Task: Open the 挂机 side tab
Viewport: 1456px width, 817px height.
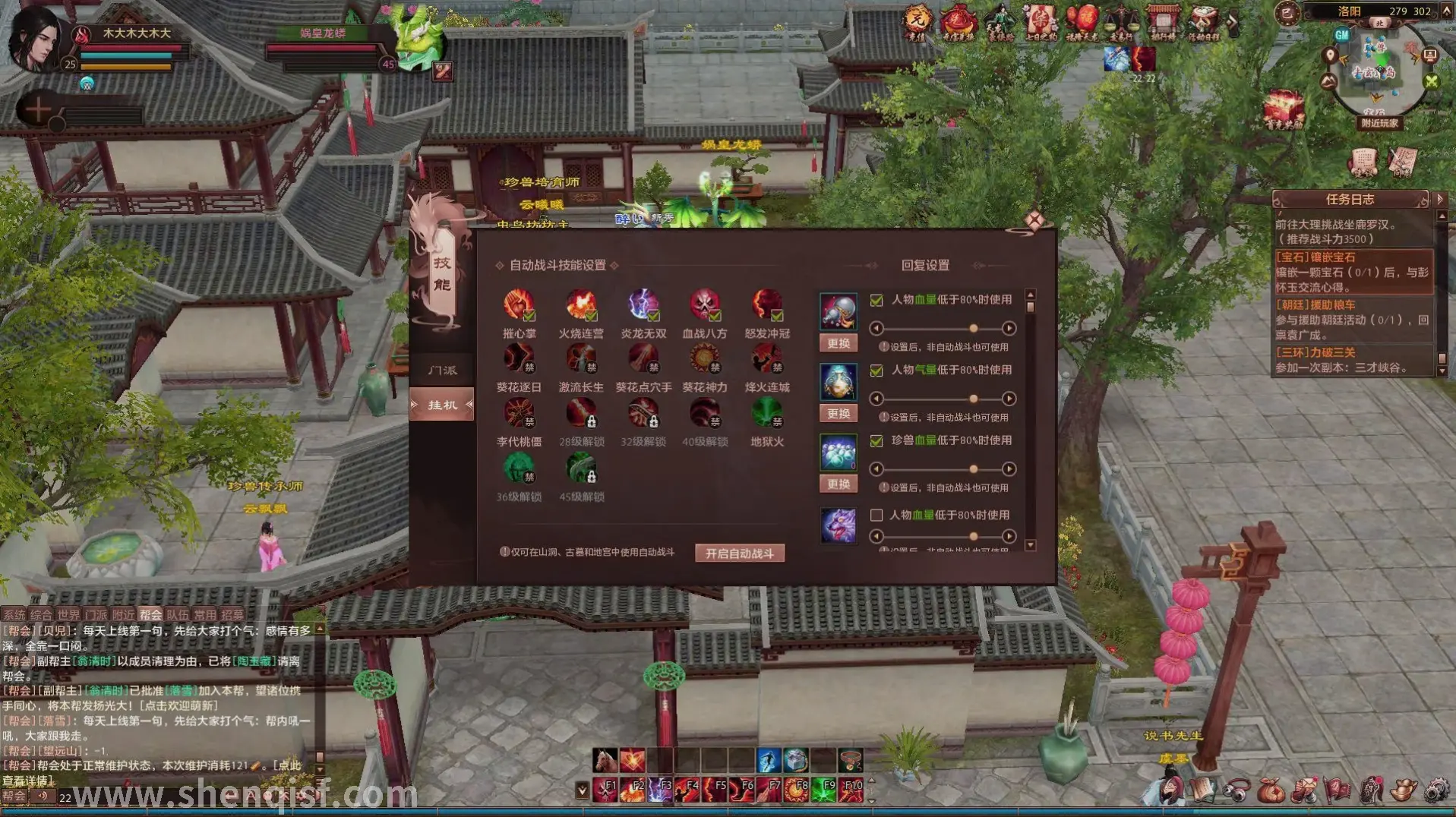Action: 442,405
